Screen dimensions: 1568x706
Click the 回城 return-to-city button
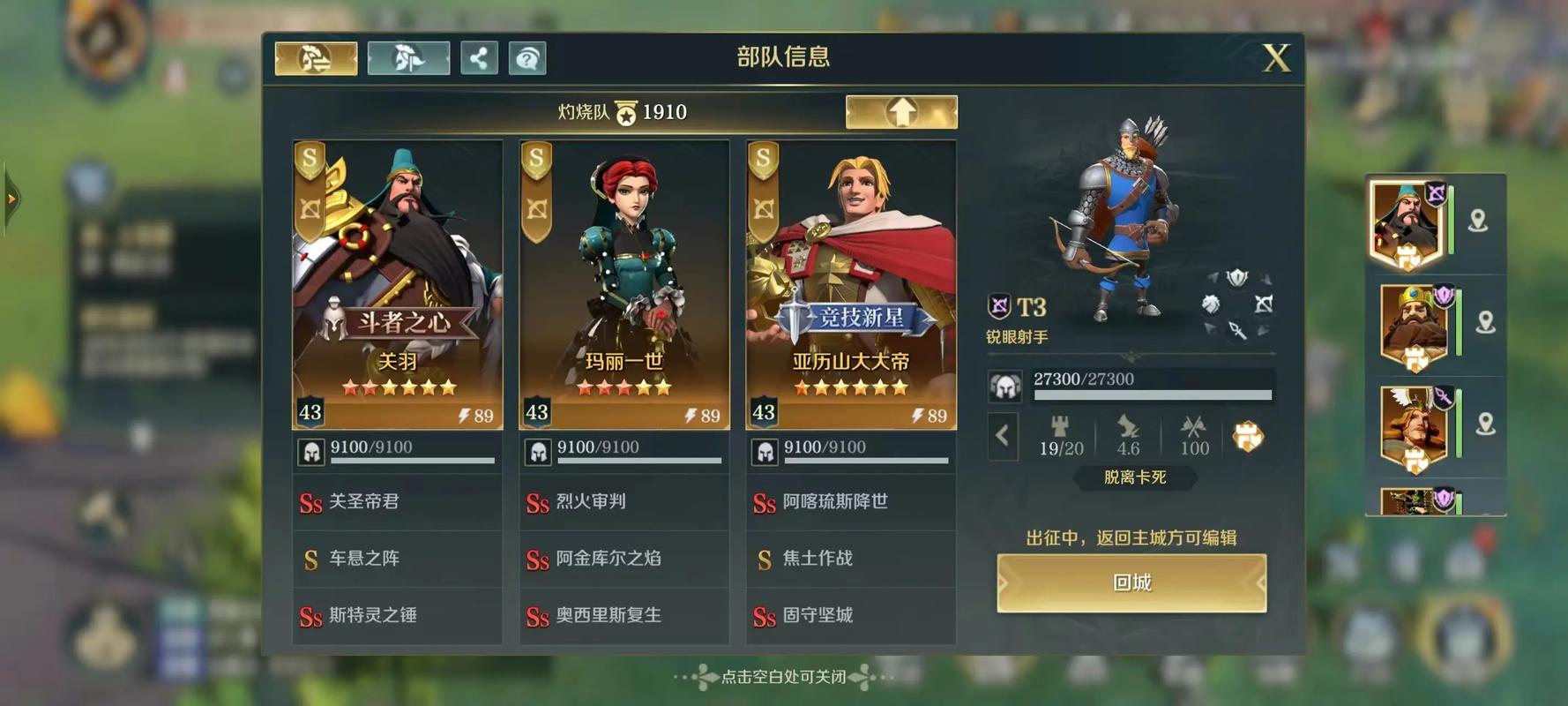point(1131,582)
